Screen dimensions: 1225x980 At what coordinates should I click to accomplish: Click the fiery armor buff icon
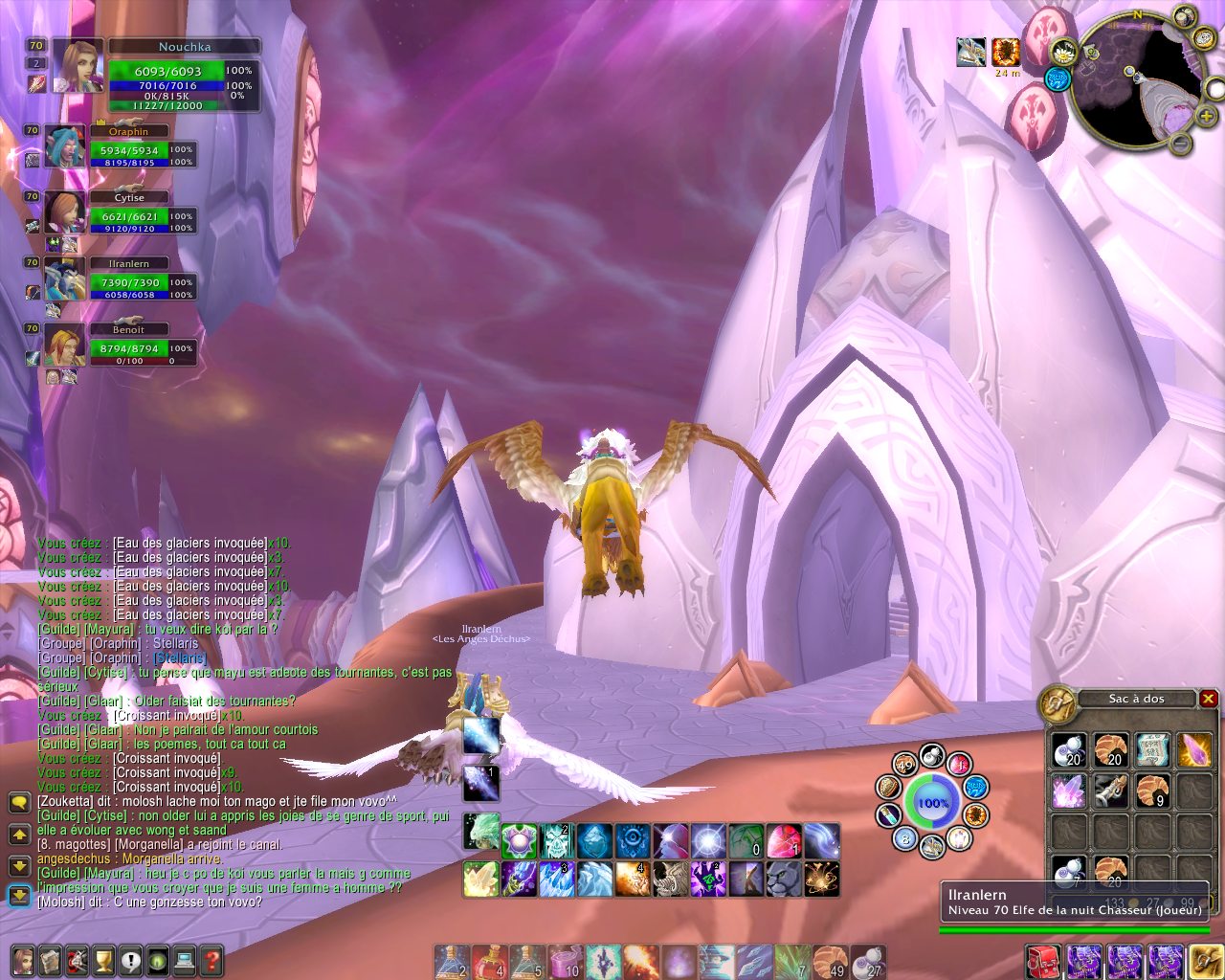pos(1006,52)
